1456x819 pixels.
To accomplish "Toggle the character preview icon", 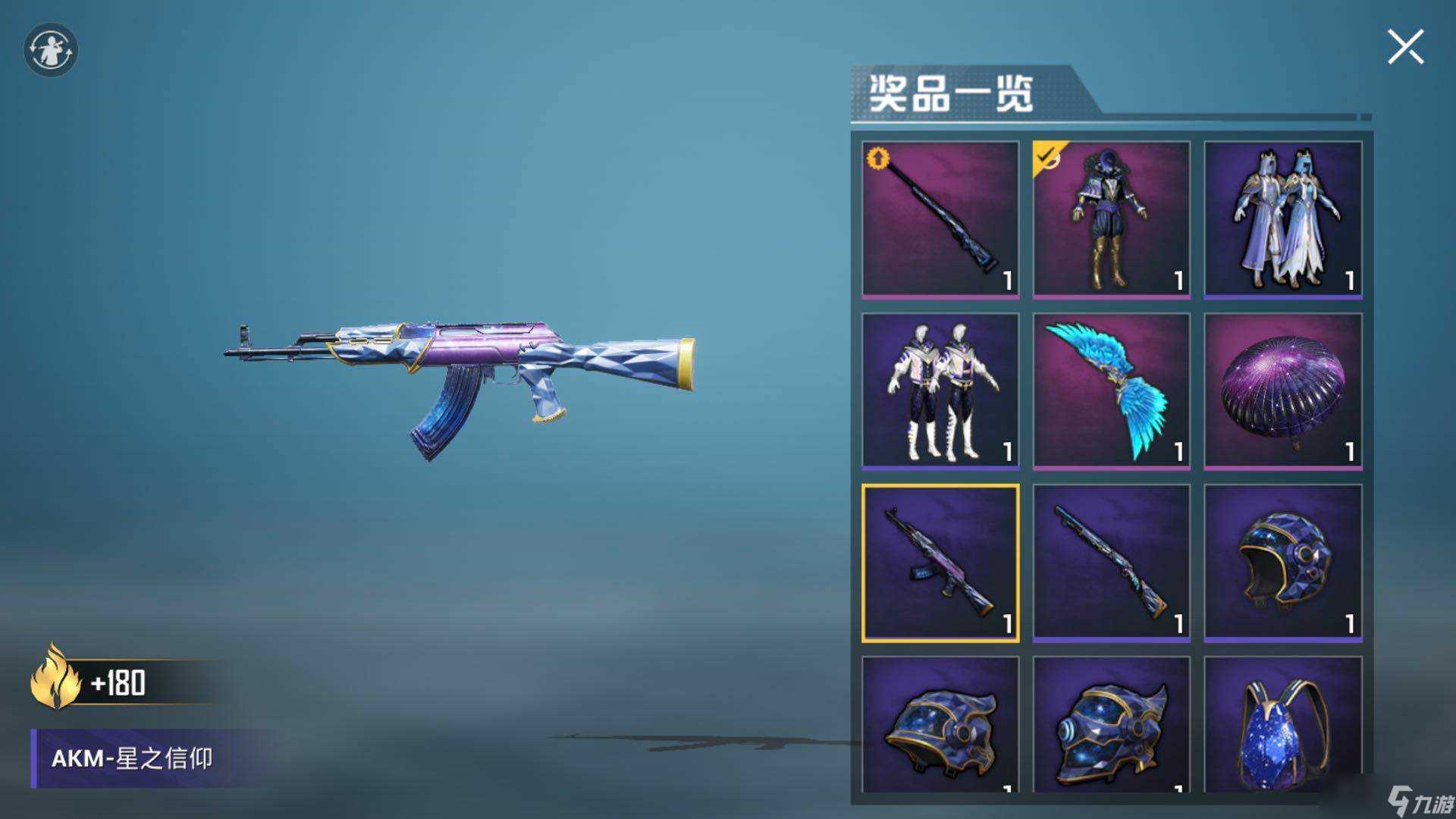I will [x=51, y=50].
